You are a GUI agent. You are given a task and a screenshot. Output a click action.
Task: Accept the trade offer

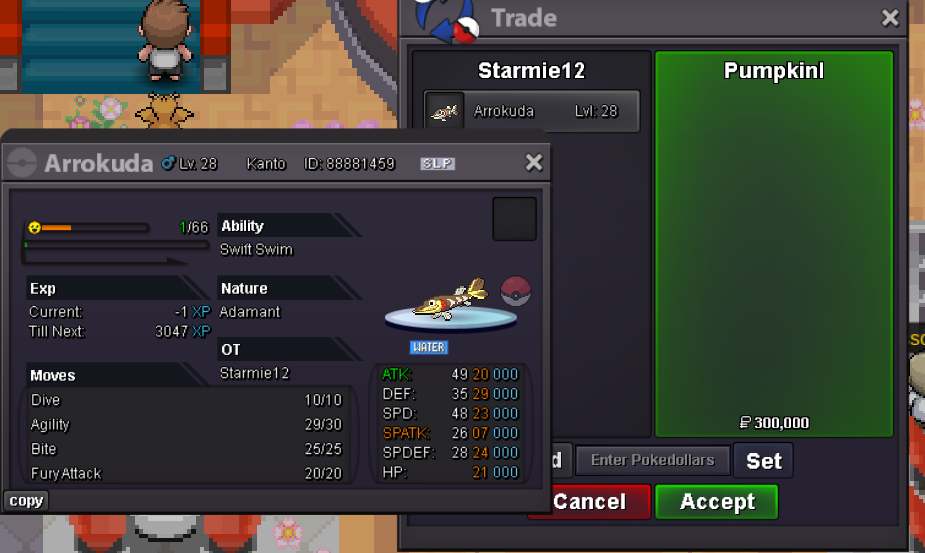717,502
